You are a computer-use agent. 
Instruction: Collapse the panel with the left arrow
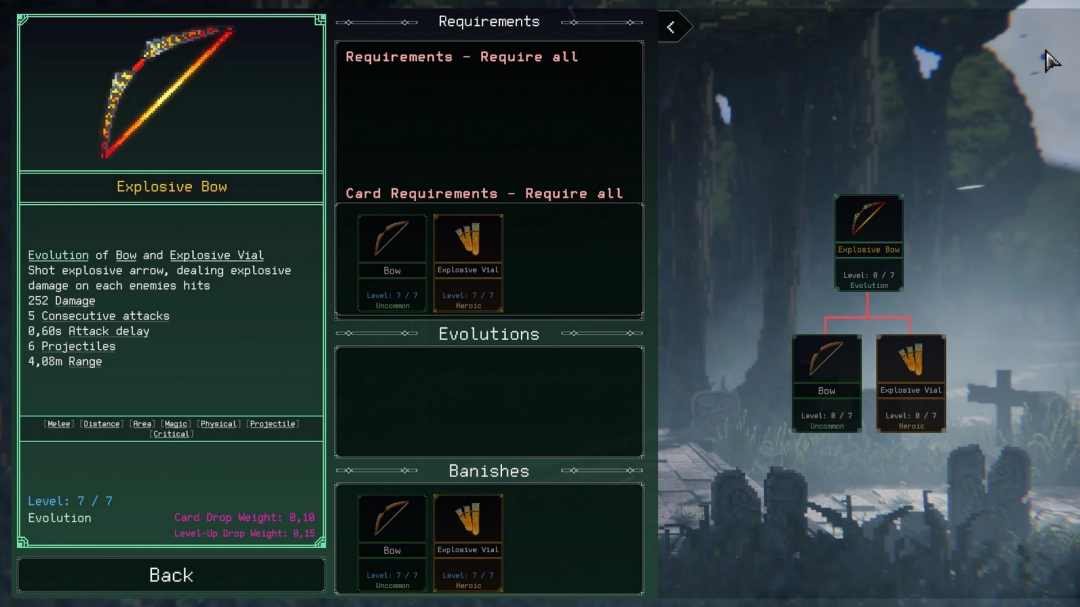click(x=672, y=28)
